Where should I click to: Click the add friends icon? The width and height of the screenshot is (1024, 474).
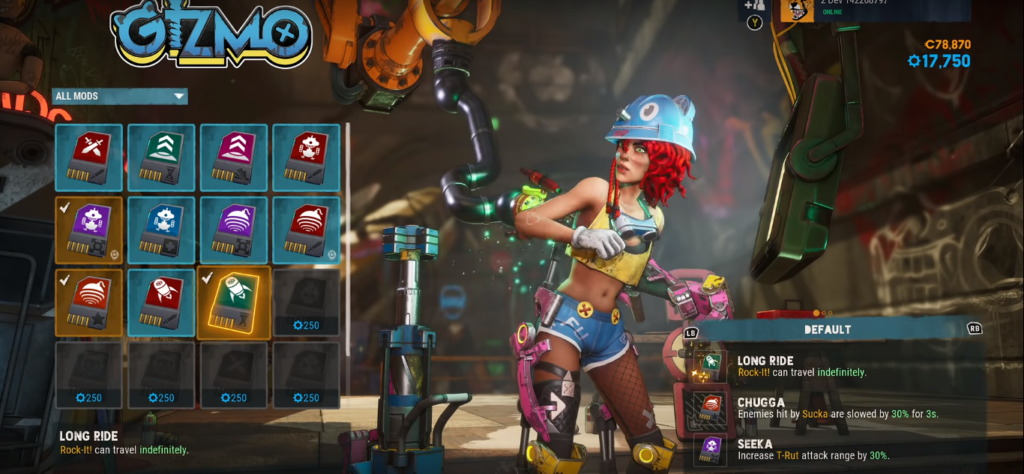point(754,7)
